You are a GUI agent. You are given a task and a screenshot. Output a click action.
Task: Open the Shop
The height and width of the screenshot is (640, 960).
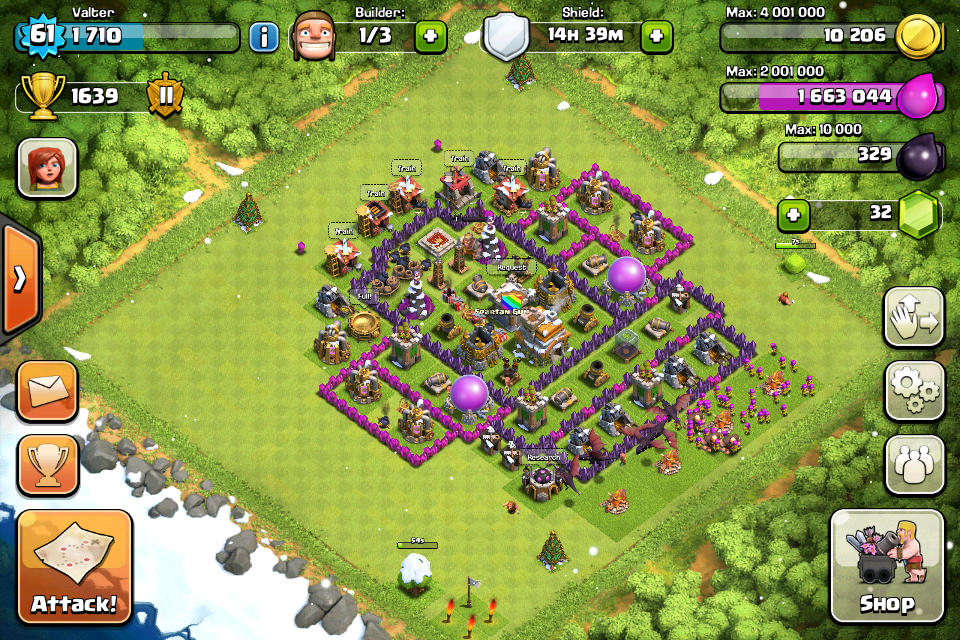coord(886,566)
